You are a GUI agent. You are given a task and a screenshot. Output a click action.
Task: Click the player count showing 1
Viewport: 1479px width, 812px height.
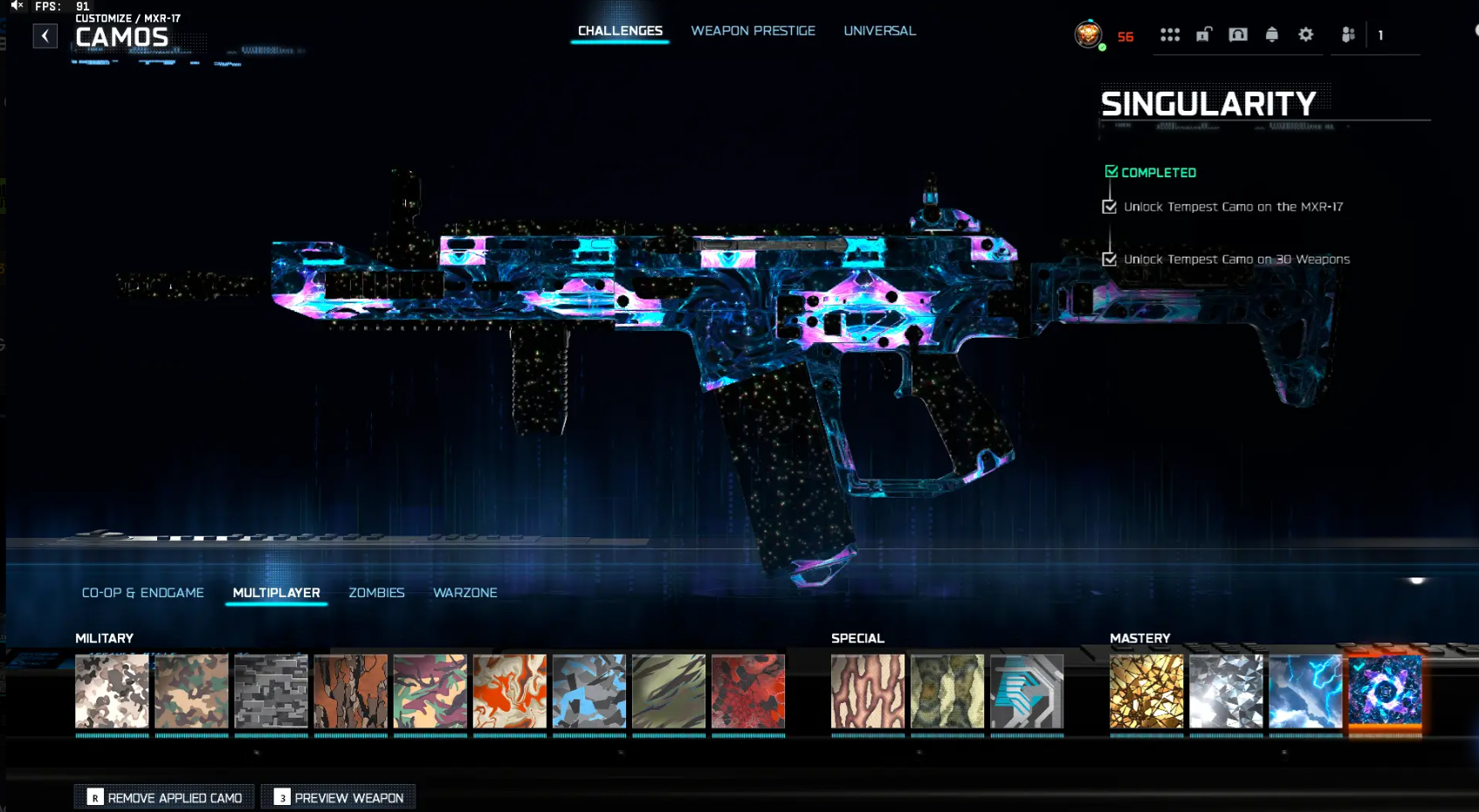pyautogui.click(x=1380, y=35)
